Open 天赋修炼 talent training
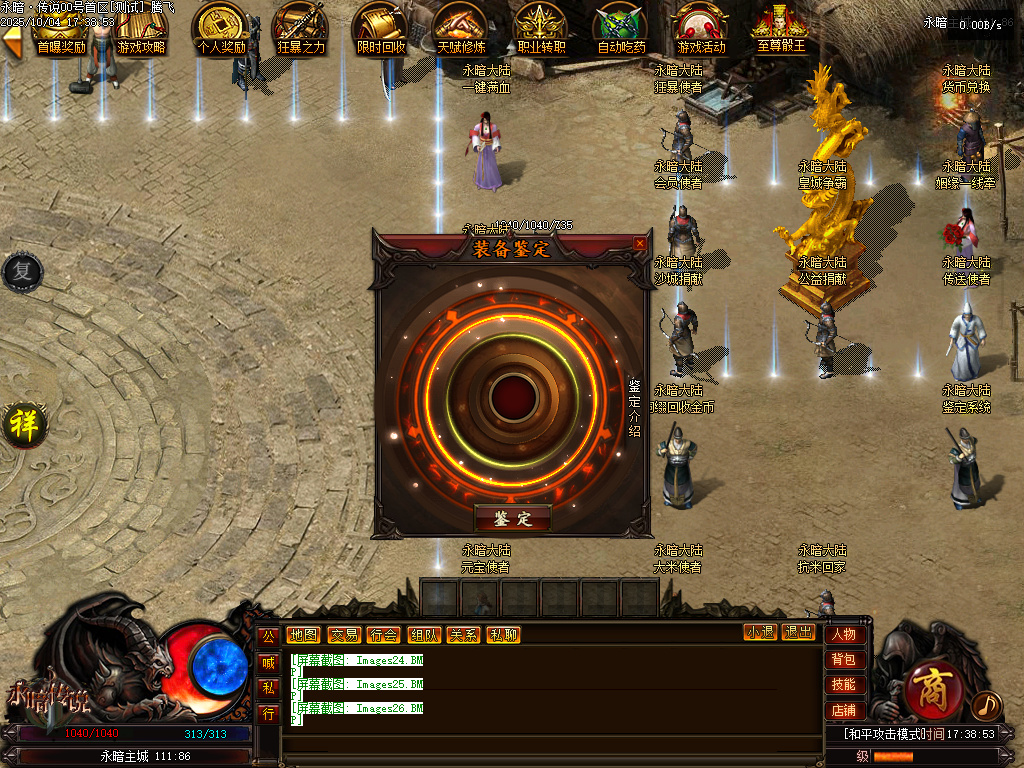1024x768 pixels. pyautogui.click(x=461, y=27)
